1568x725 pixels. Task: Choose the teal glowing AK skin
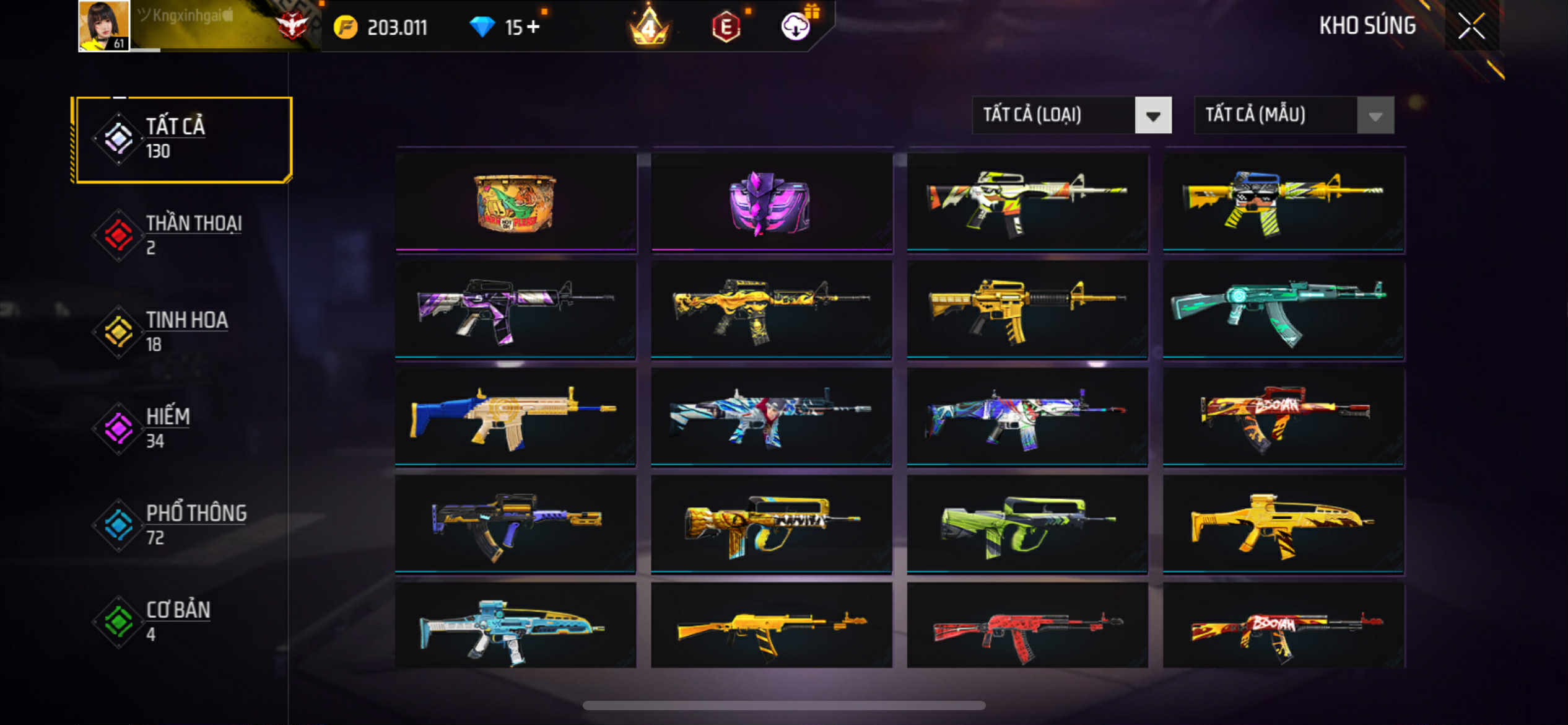[1283, 310]
